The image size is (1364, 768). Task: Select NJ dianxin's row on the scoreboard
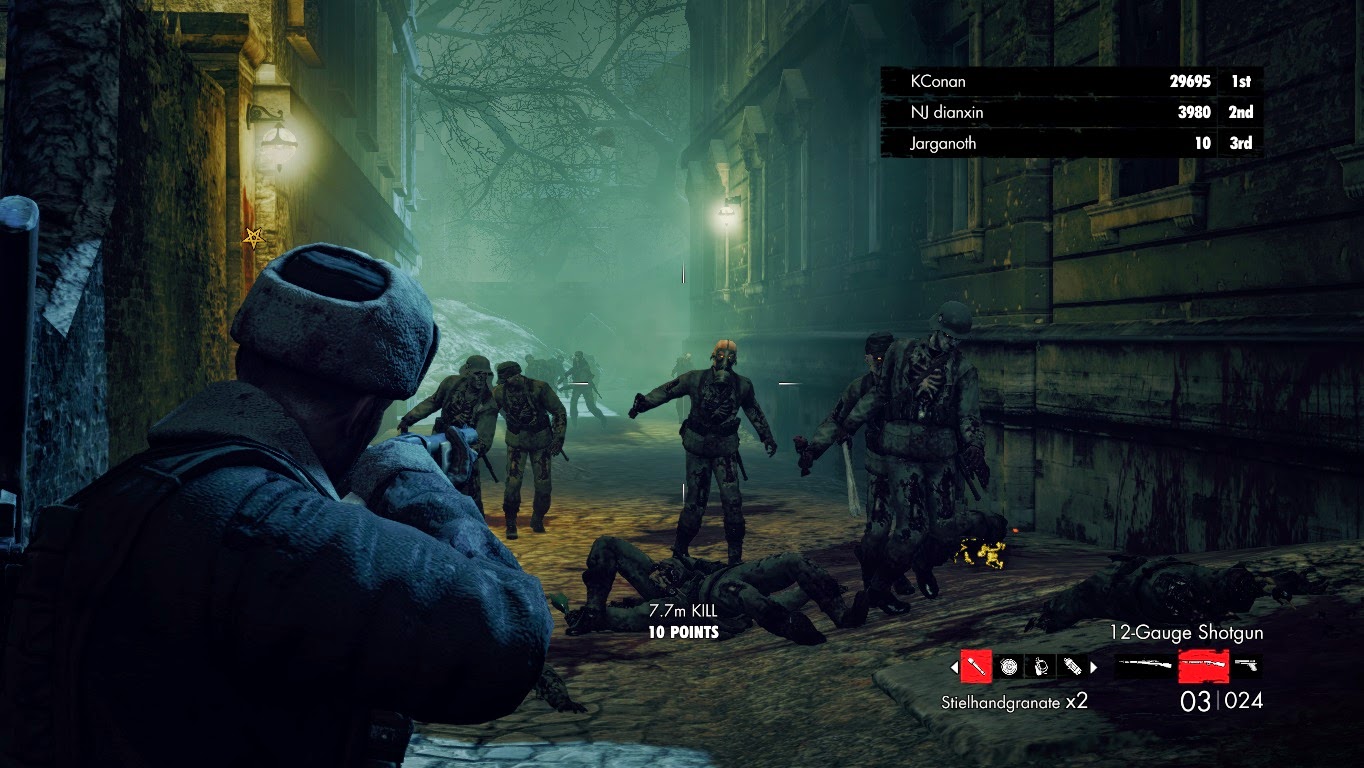tap(1066, 112)
